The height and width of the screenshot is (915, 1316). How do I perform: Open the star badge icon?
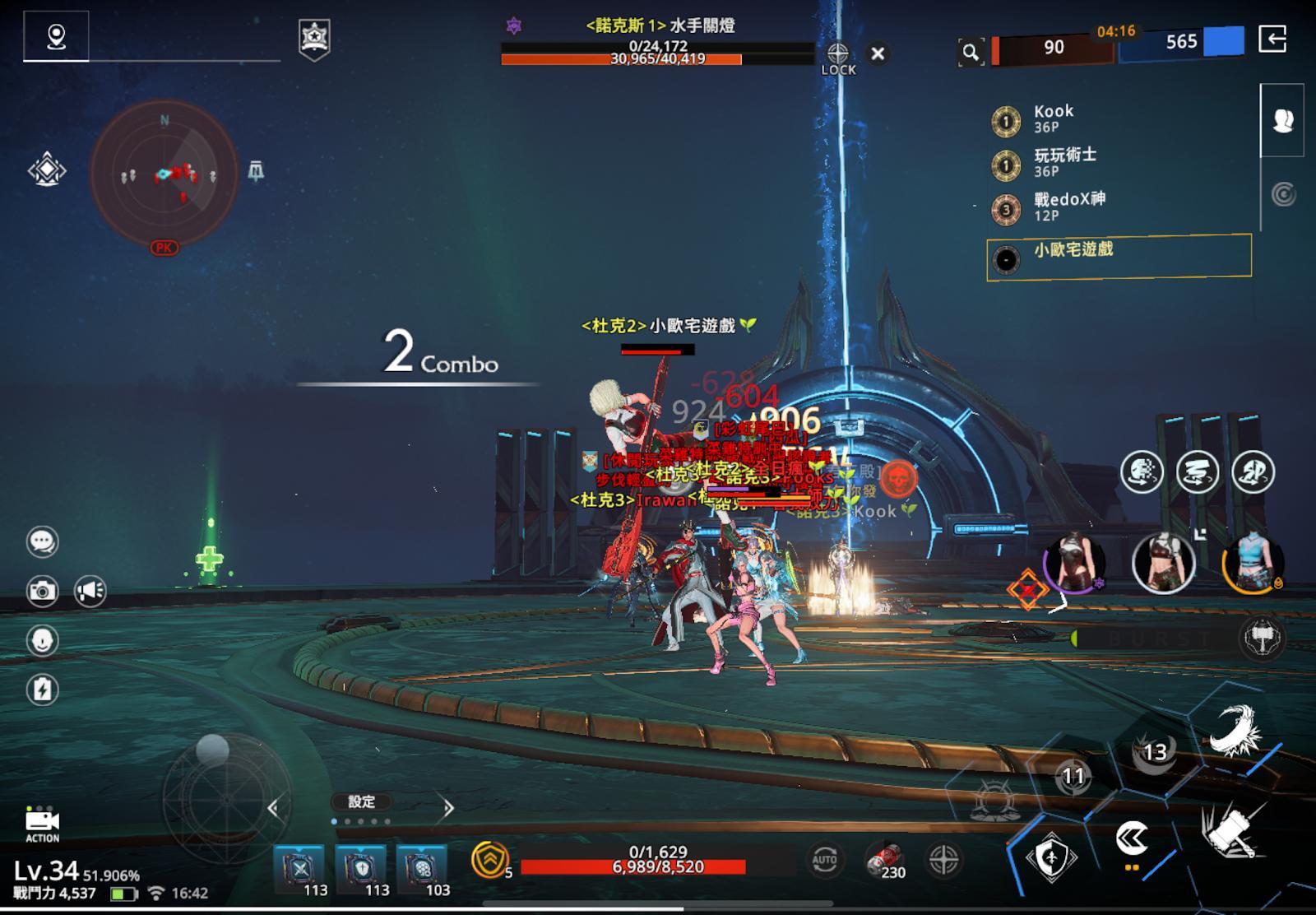pos(314,38)
